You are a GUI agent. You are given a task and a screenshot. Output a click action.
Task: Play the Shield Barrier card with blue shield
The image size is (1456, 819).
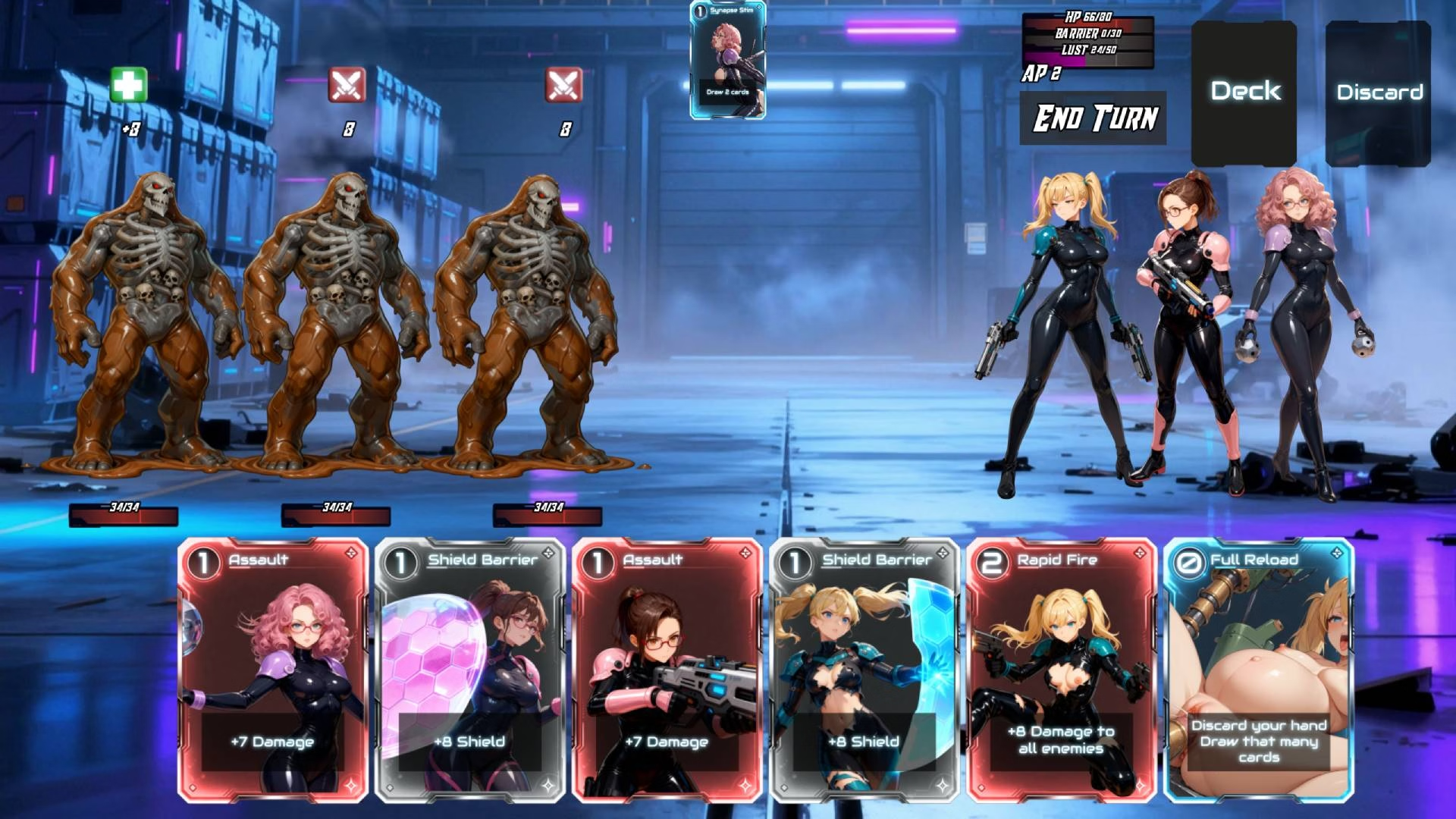point(864,670)
